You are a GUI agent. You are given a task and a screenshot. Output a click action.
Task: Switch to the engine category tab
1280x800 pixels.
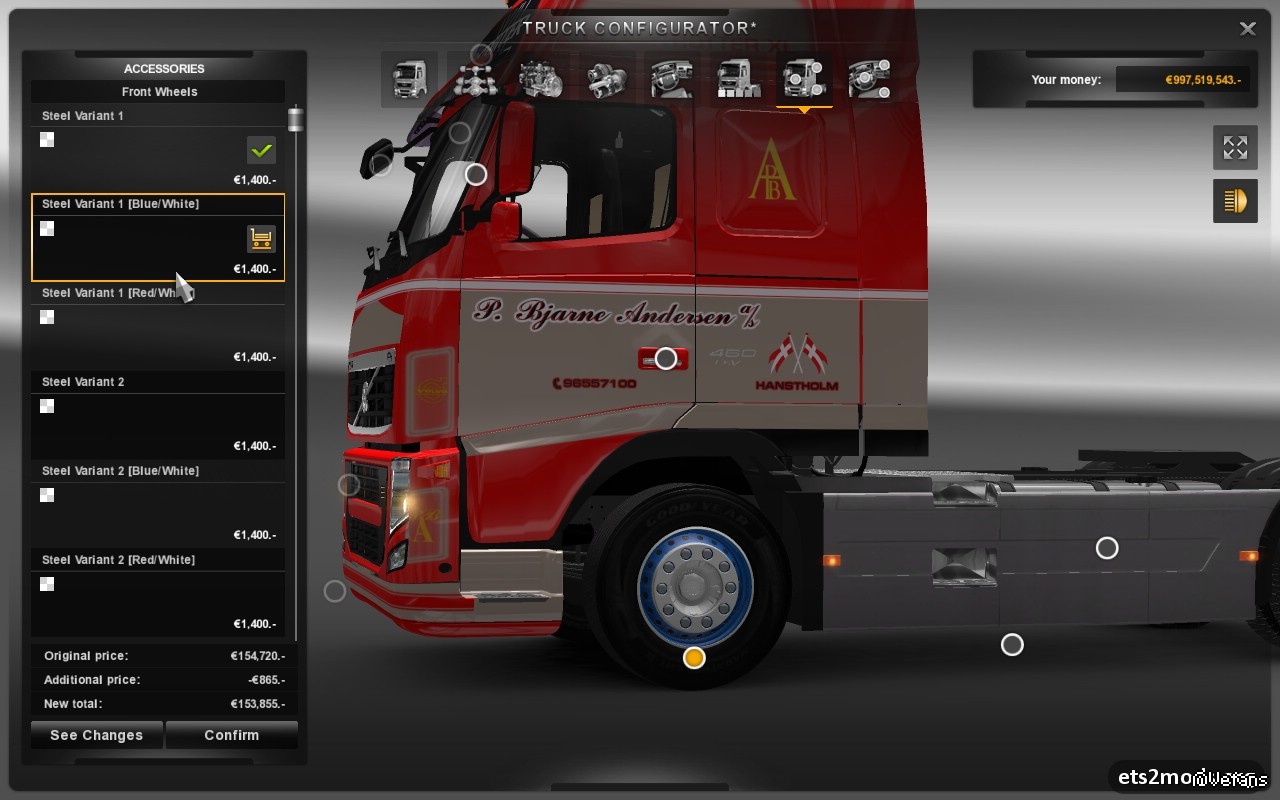coord(541,79)
